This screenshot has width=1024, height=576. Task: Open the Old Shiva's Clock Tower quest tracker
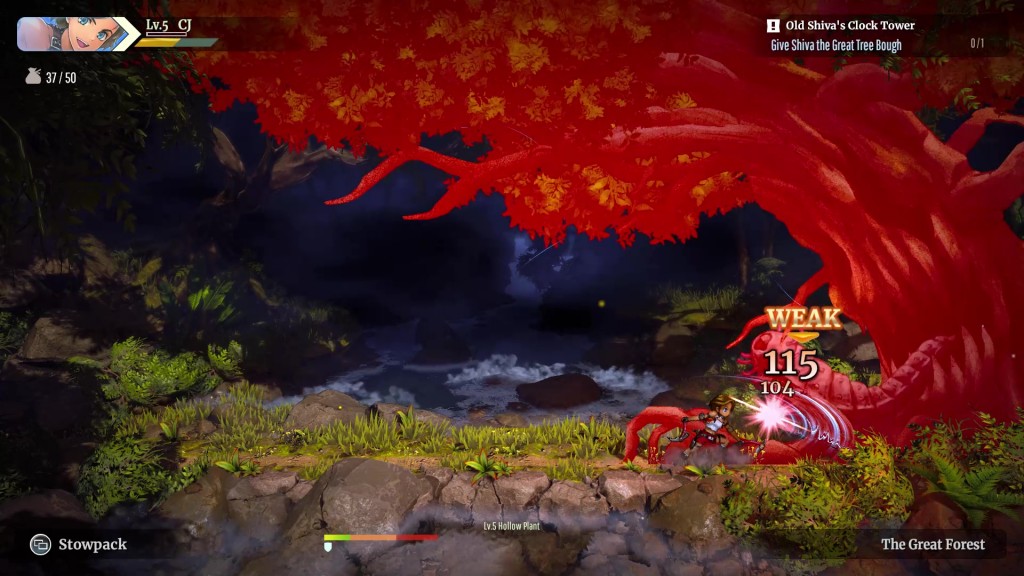point(849,26)
